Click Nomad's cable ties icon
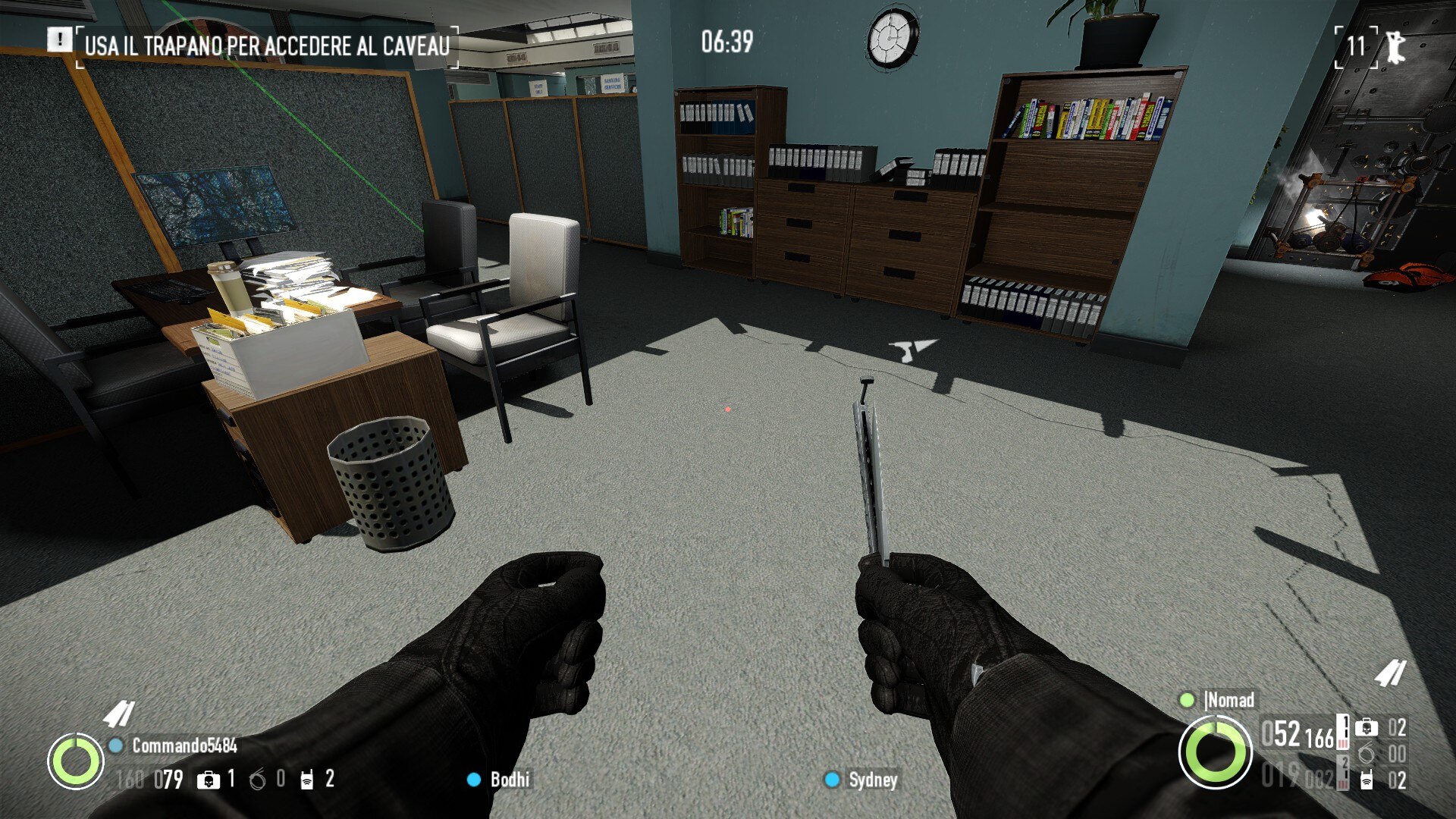 click(1367, 754)
